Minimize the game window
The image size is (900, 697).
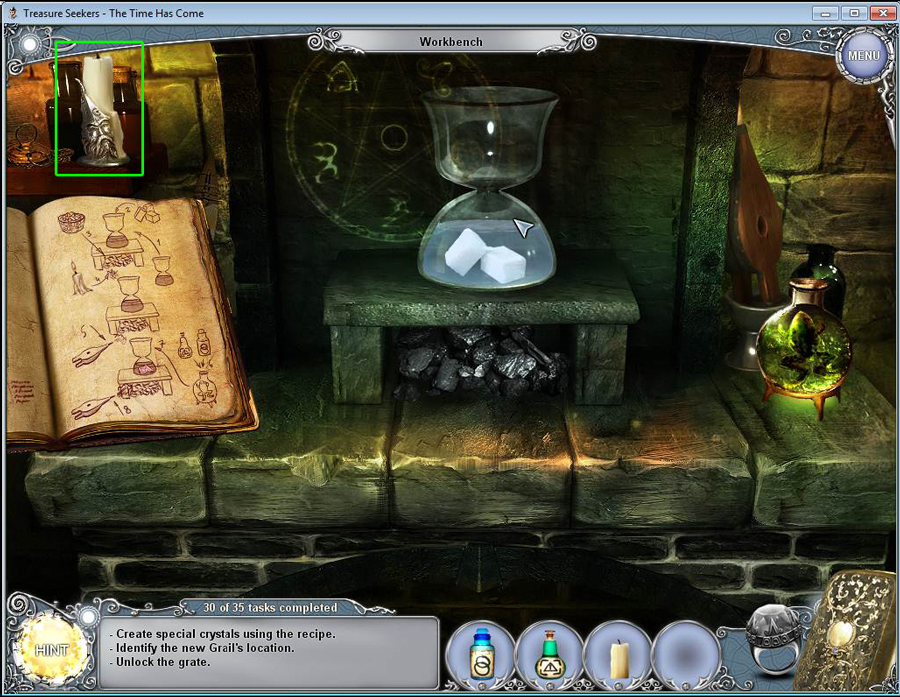827,13
